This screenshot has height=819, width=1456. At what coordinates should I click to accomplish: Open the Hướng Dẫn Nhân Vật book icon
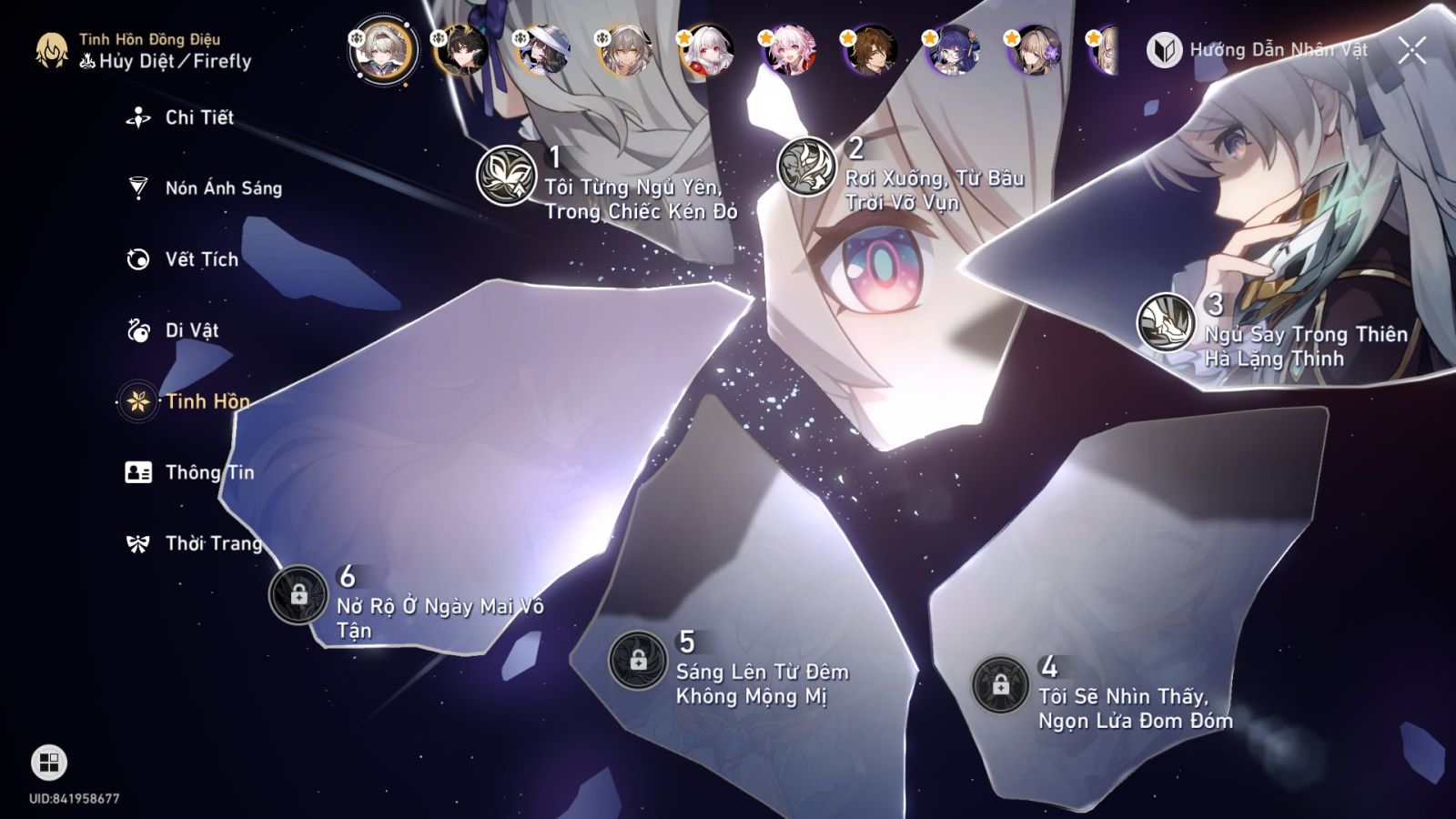click(x=1164, y=52)
